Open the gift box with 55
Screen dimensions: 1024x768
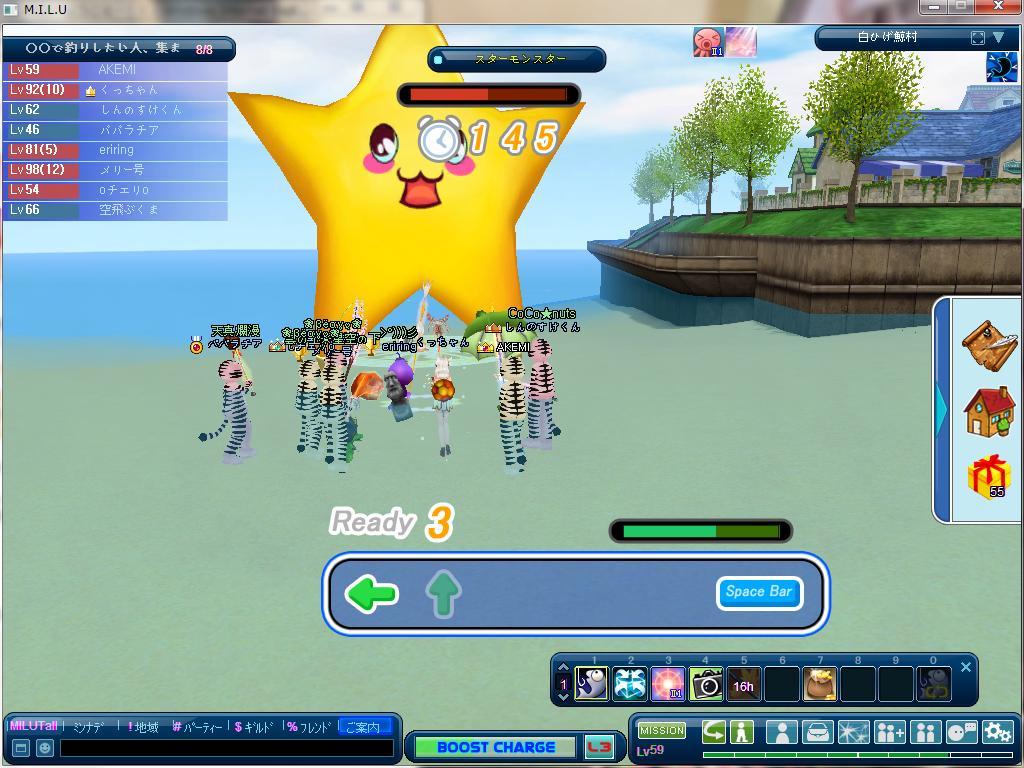click(x=988, y=475)
